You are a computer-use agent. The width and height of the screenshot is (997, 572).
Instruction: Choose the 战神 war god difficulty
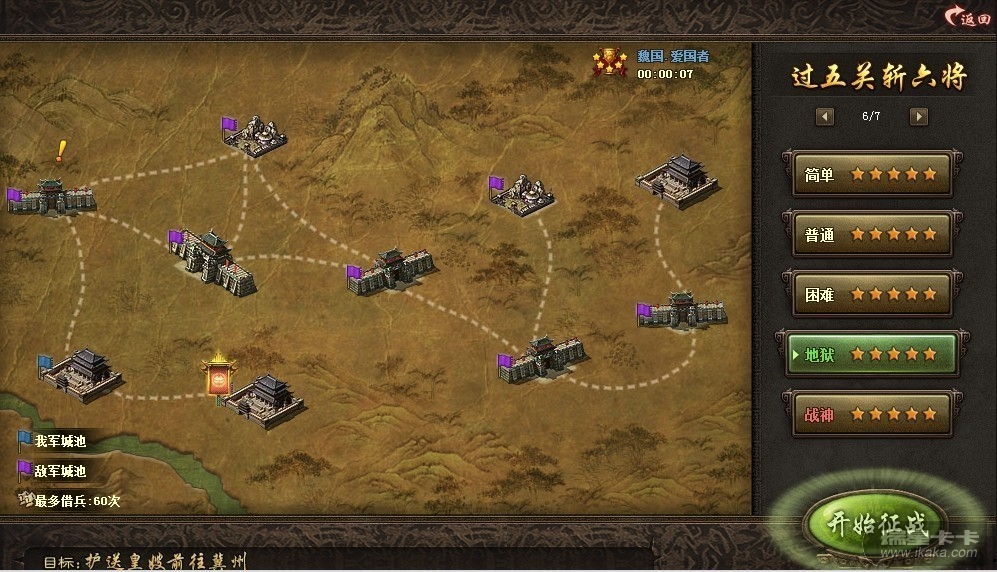coord(867,414)
